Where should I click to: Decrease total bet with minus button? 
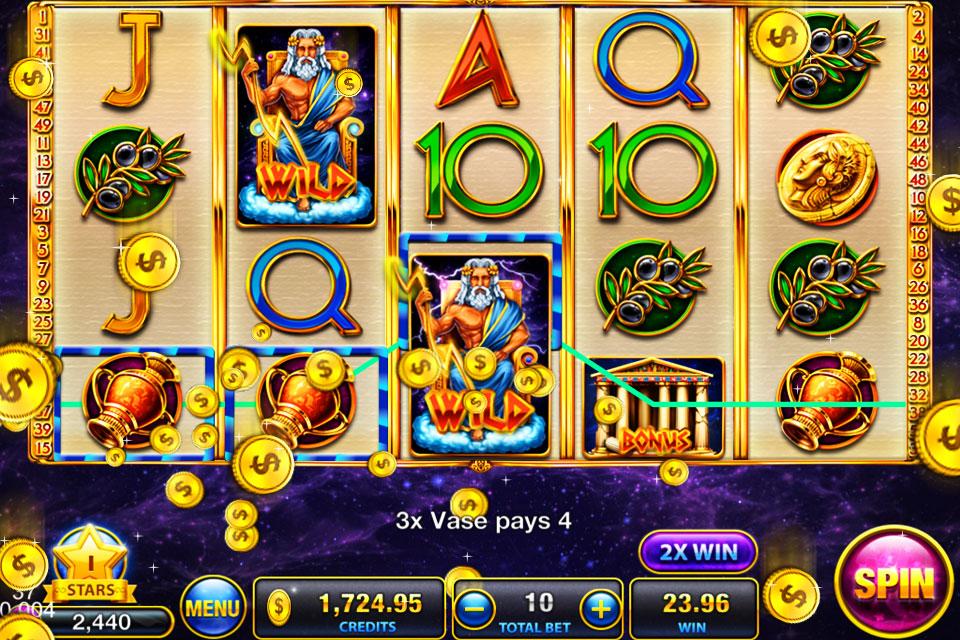(x=477, y=606)
